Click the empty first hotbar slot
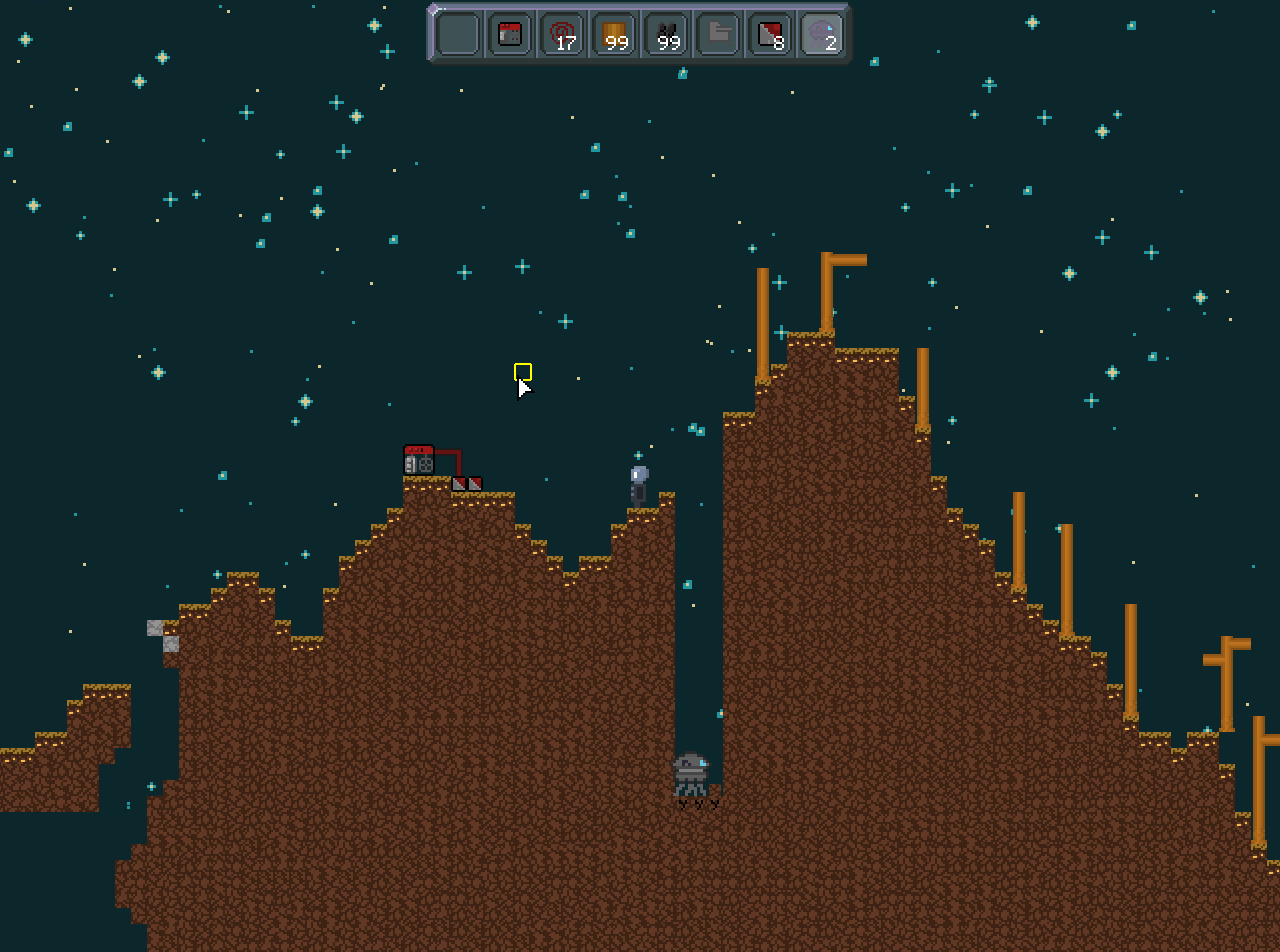The height and width of the screenshot is (952, 1280). tap(456, 33)
